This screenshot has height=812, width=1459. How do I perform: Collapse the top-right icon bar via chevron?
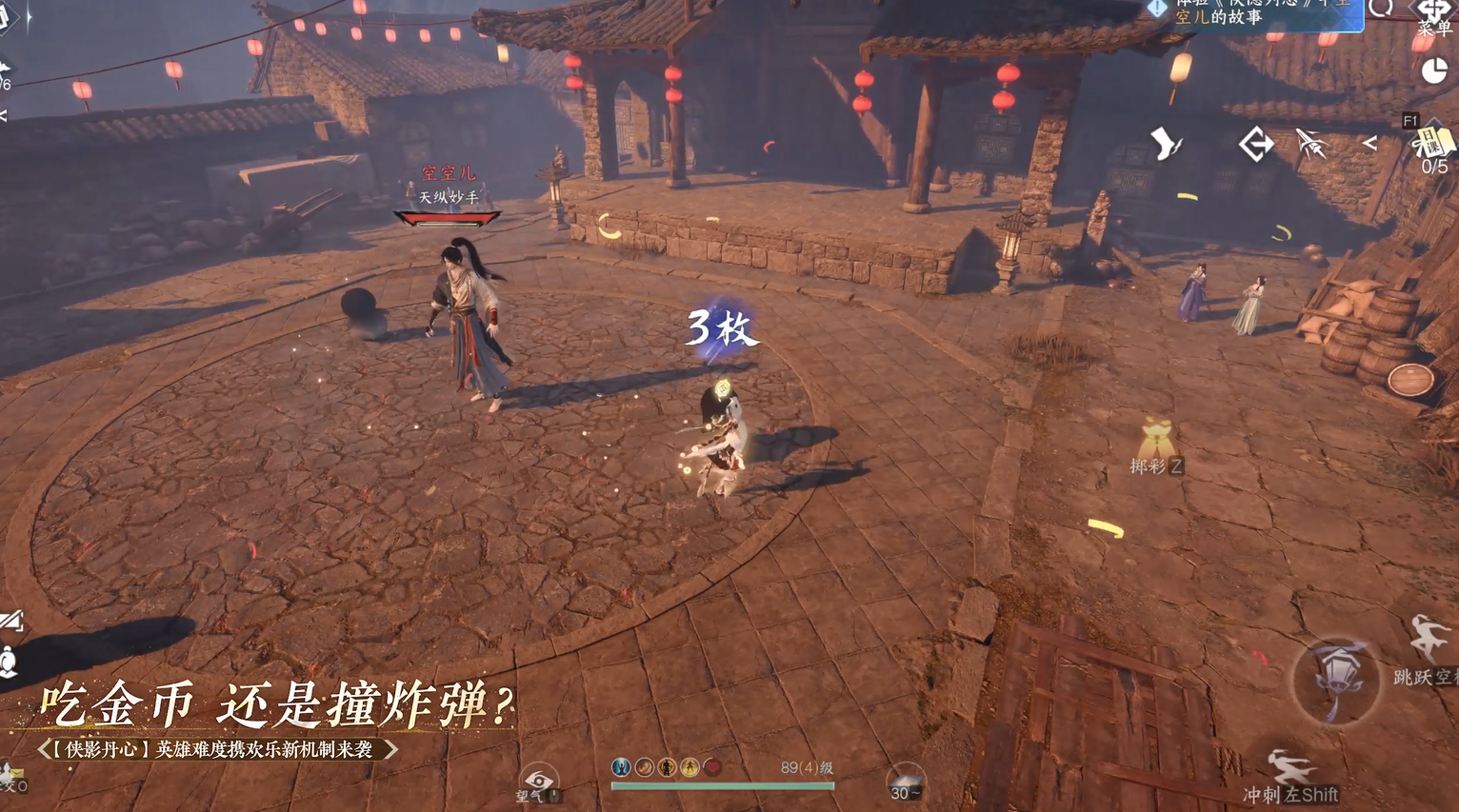point(1371,144)
